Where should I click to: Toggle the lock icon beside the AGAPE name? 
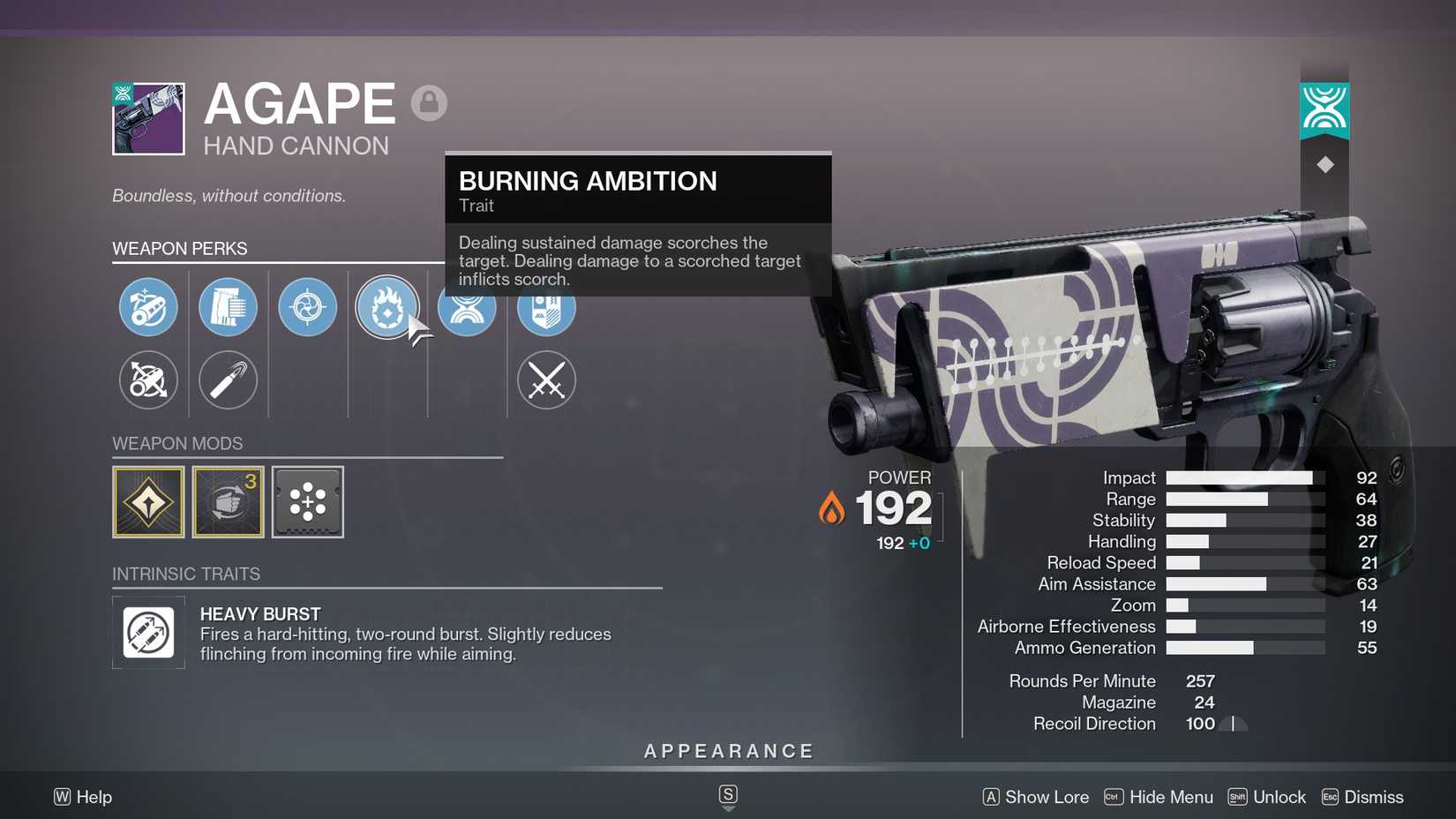[430, 101]
